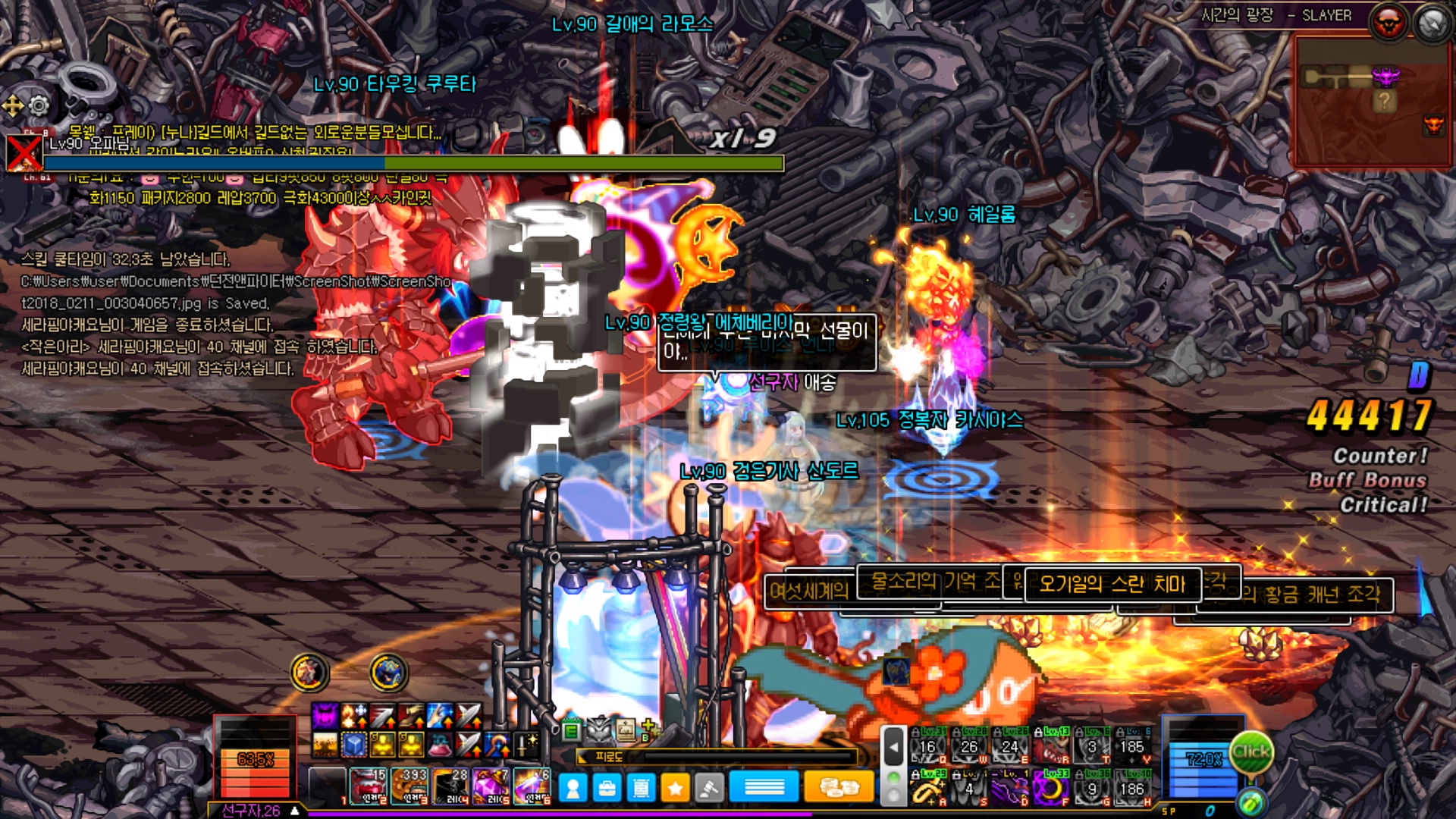Open the blue lines main menu
This screenshot has height=819, width=1456.
764,789
